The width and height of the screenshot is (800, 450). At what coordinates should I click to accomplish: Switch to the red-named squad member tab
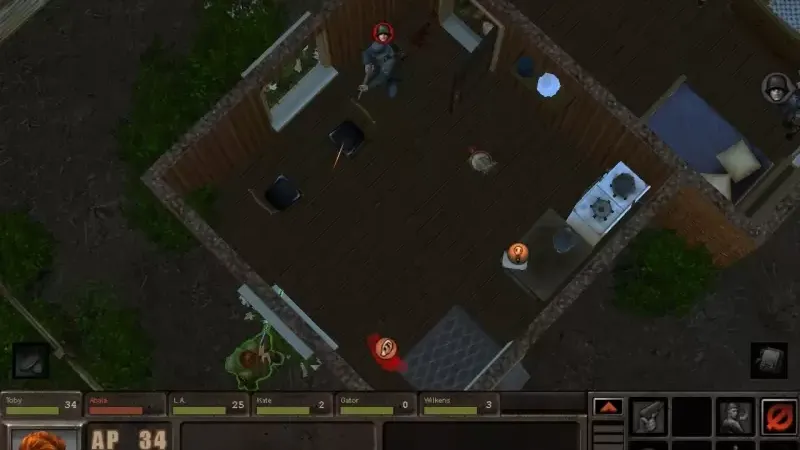(x=125, y=404)
